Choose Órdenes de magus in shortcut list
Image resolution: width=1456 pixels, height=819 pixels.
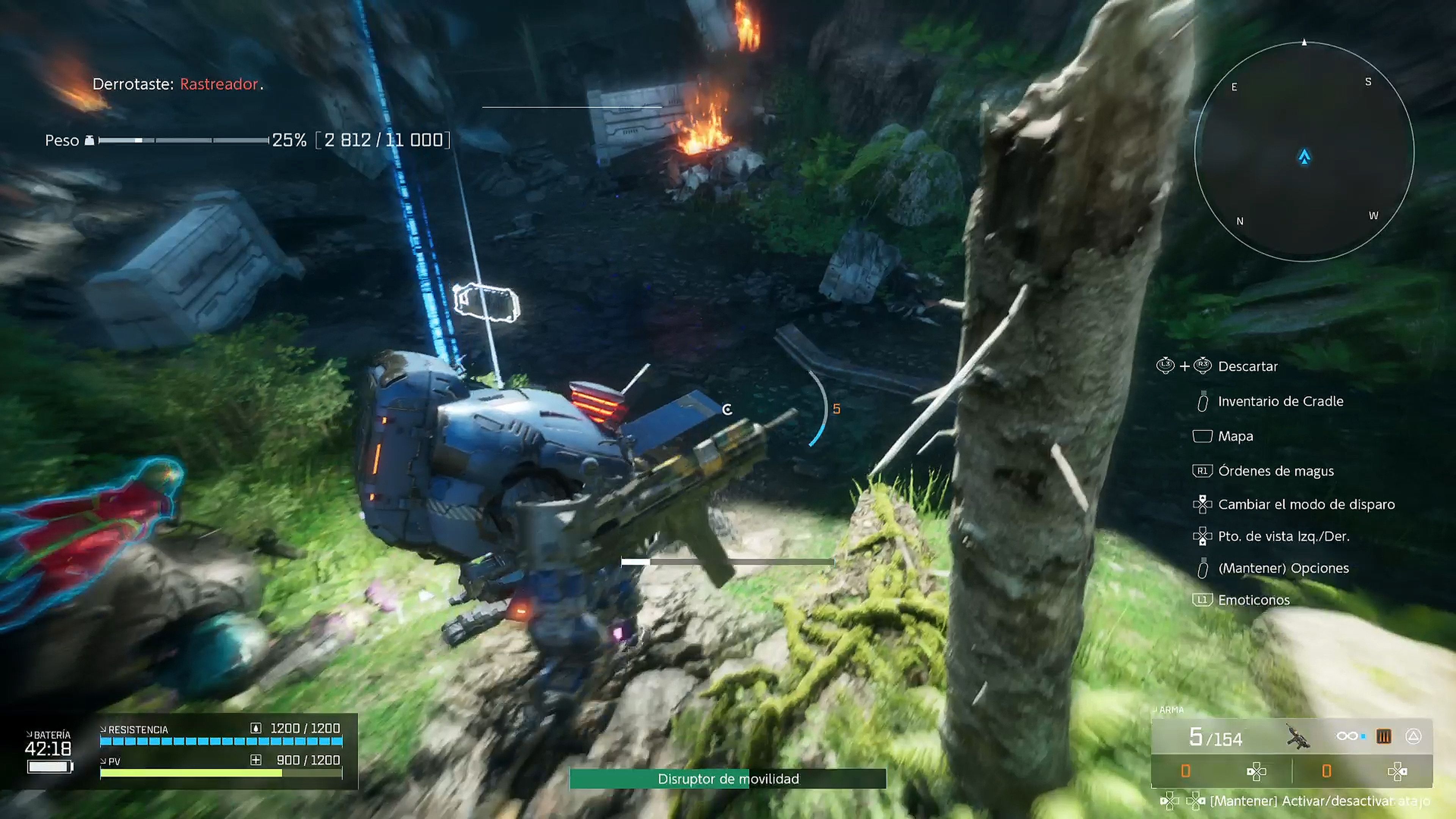(x=1276, y=471)
